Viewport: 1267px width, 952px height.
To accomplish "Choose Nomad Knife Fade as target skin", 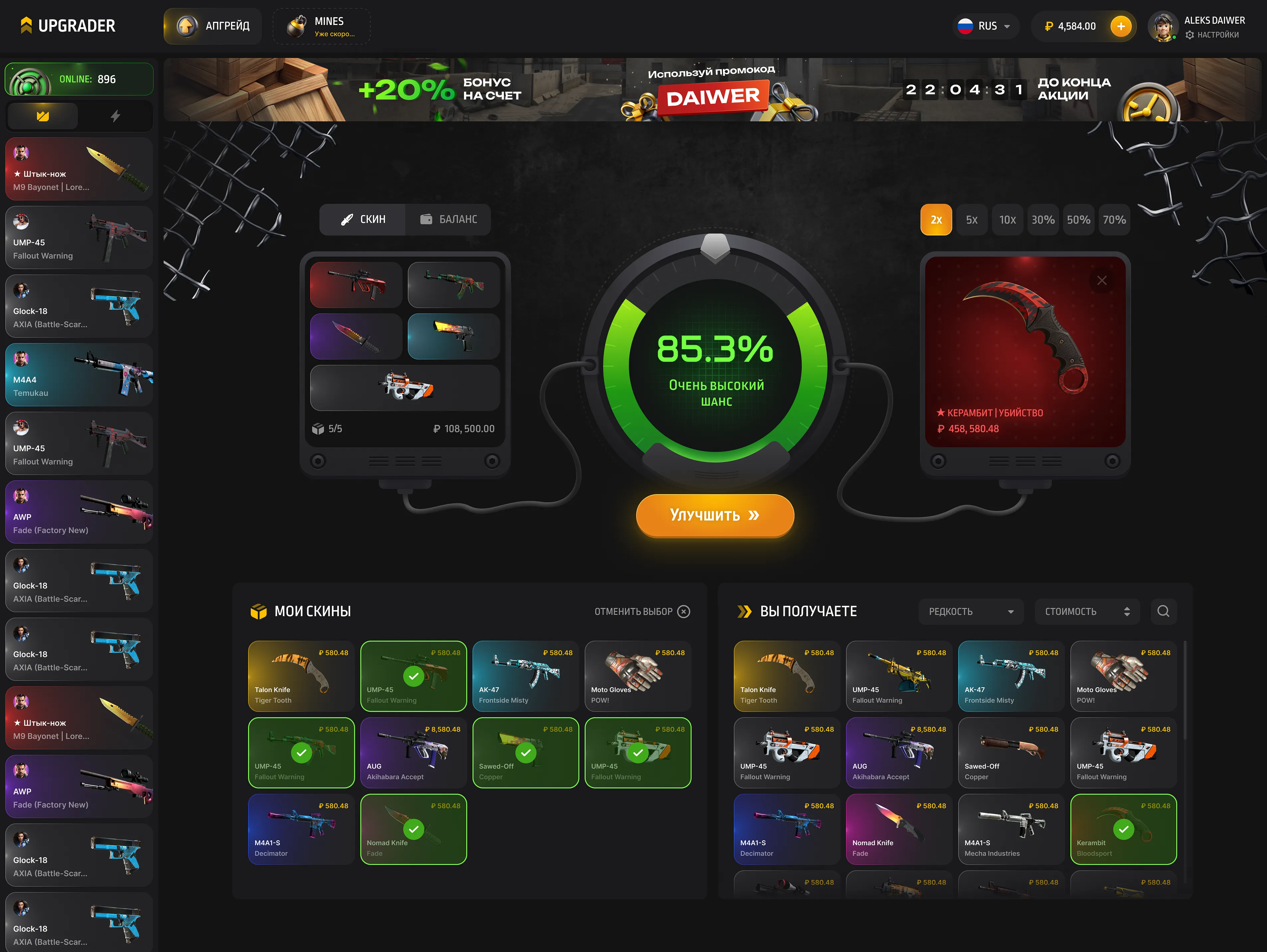I will click(898, 829).
